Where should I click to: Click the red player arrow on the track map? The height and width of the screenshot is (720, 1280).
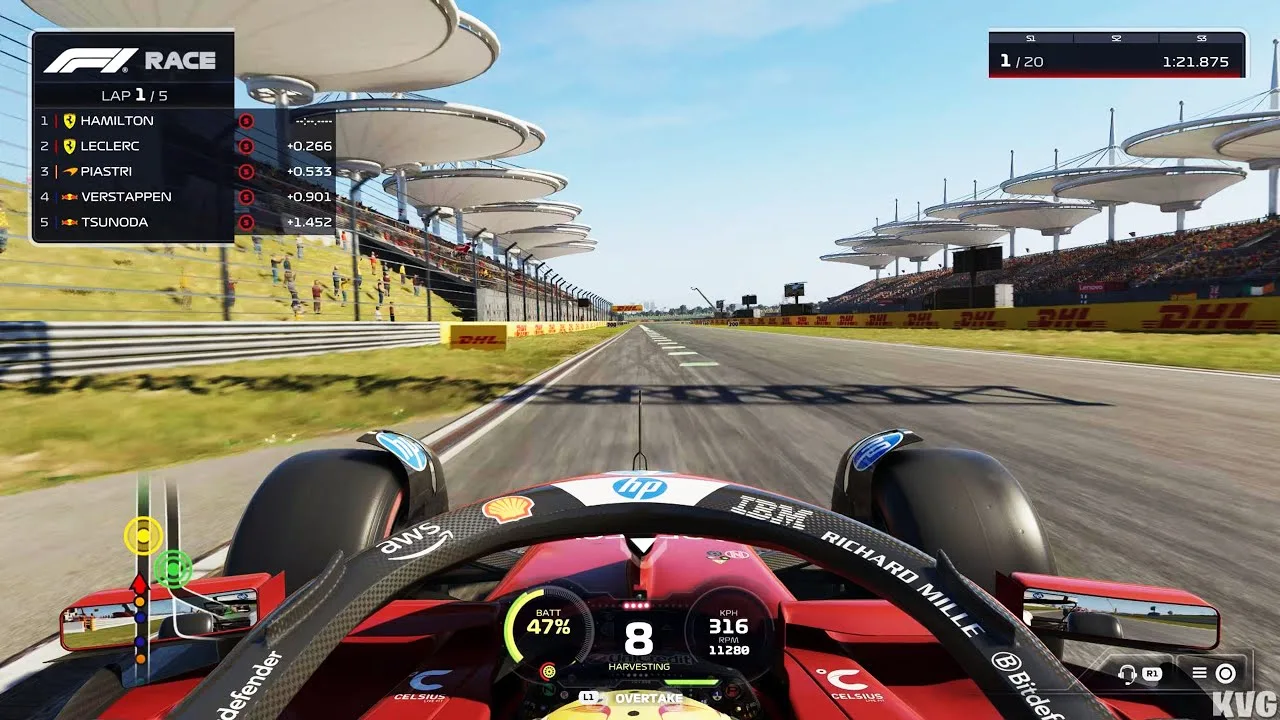pyautogui.click(x=140, y=582)
